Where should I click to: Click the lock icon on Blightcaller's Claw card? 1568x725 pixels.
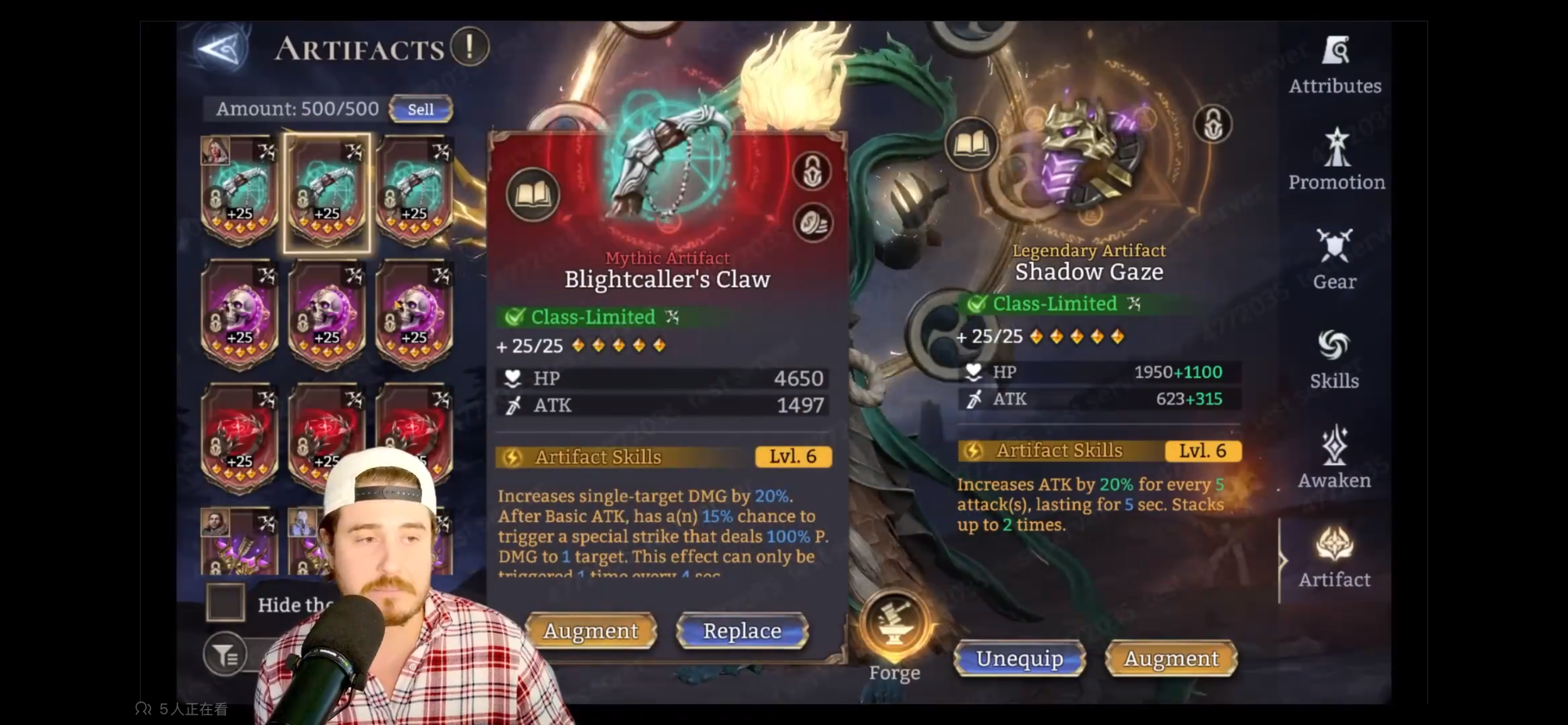click(x=813, y=171)
